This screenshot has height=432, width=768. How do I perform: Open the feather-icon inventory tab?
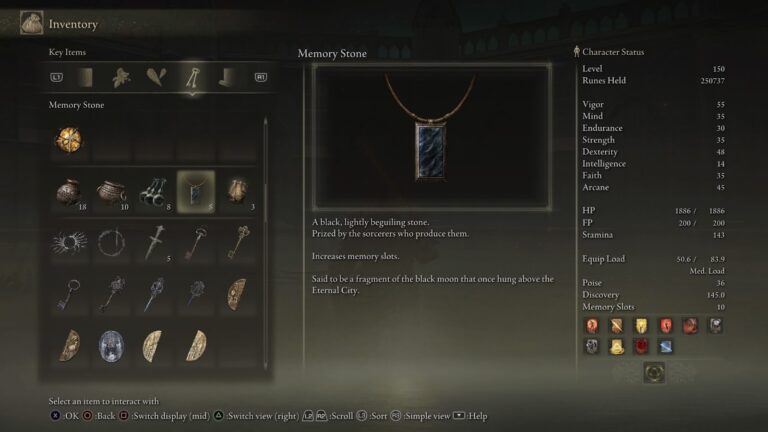(x=155, y=77)
